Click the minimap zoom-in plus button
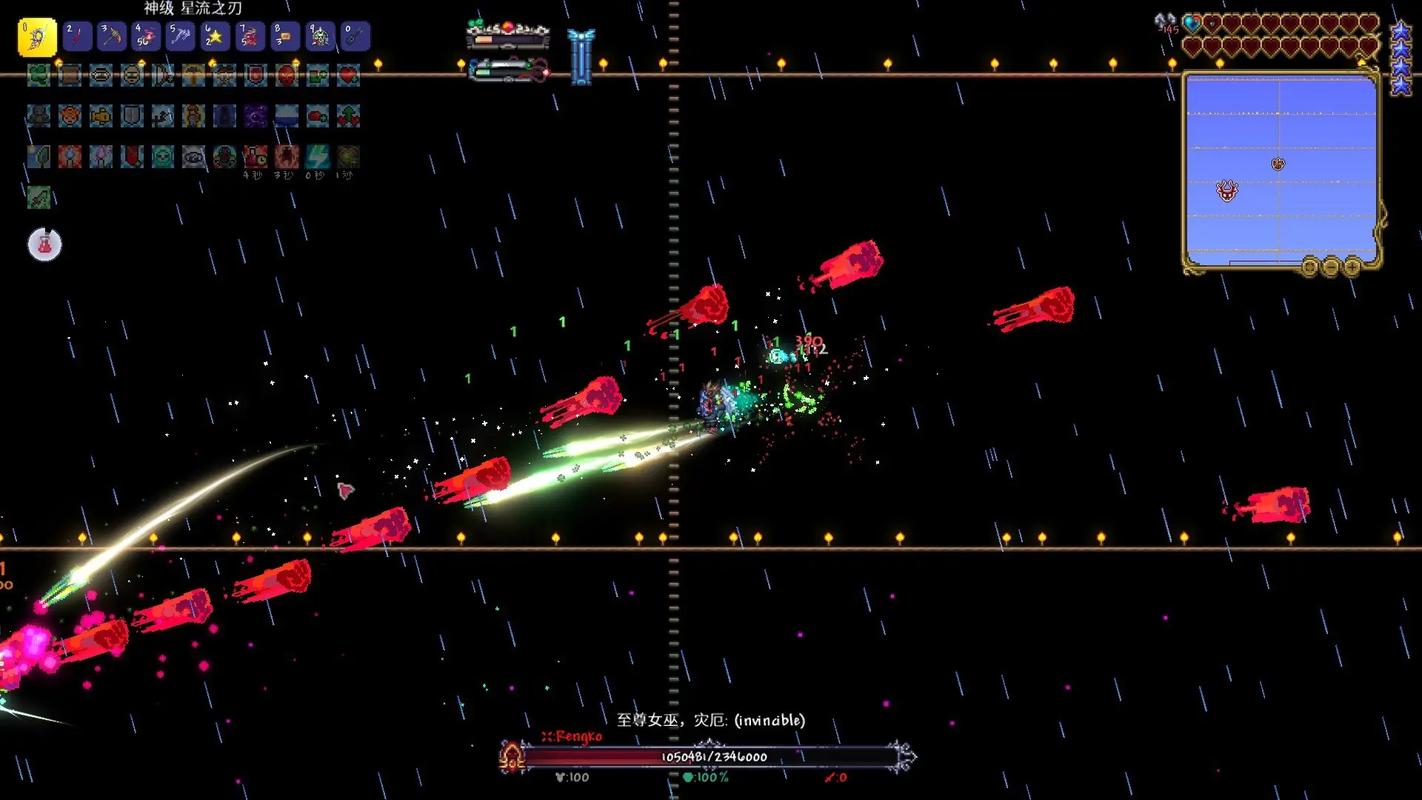This screenshot has height=800, width=1422. (x=1352, y=266)
